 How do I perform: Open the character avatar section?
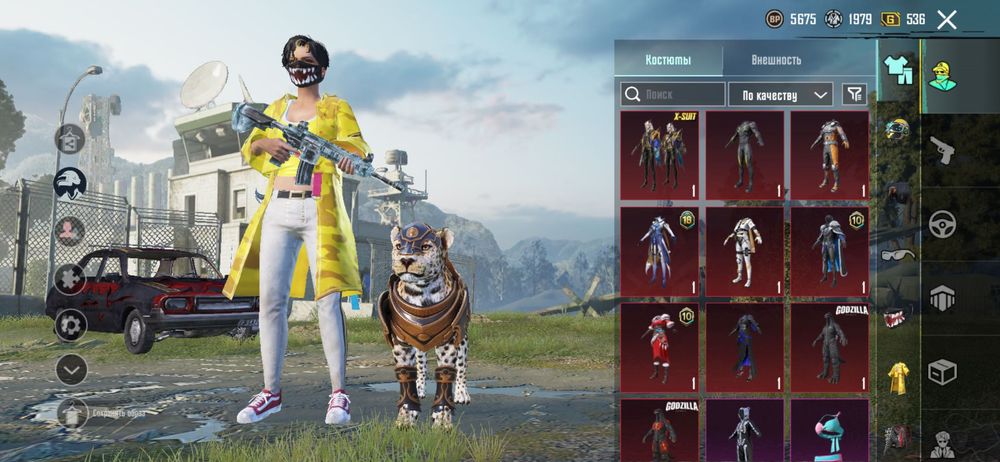pyautogui.click(x=942, y=442)
